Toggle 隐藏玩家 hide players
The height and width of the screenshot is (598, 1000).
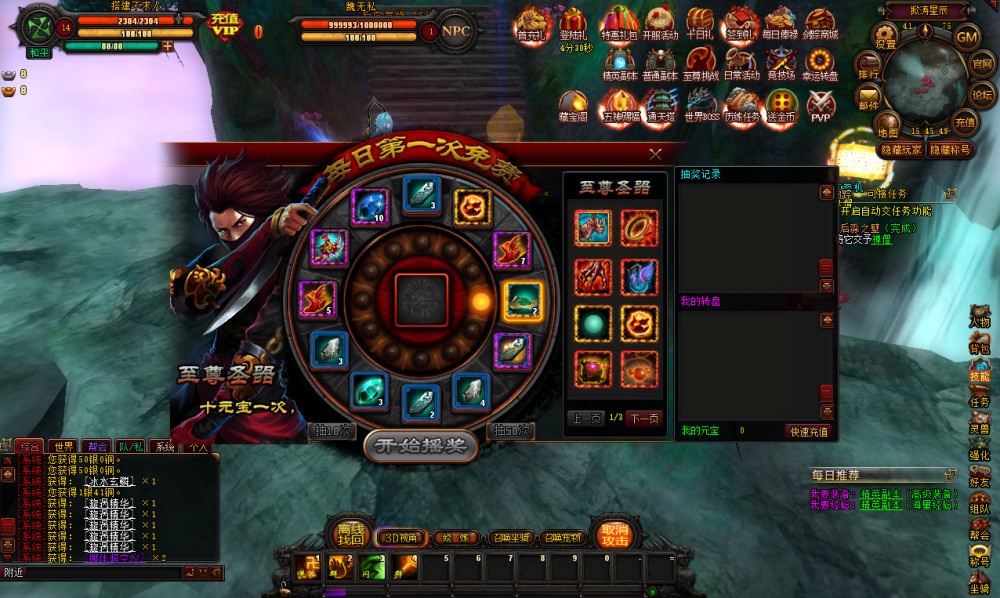[901, 150]
